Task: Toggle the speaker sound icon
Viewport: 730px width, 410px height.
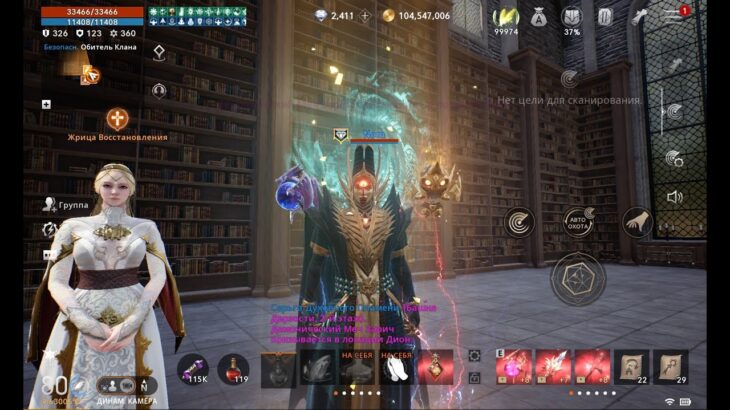Action: [x=674, y=197]
